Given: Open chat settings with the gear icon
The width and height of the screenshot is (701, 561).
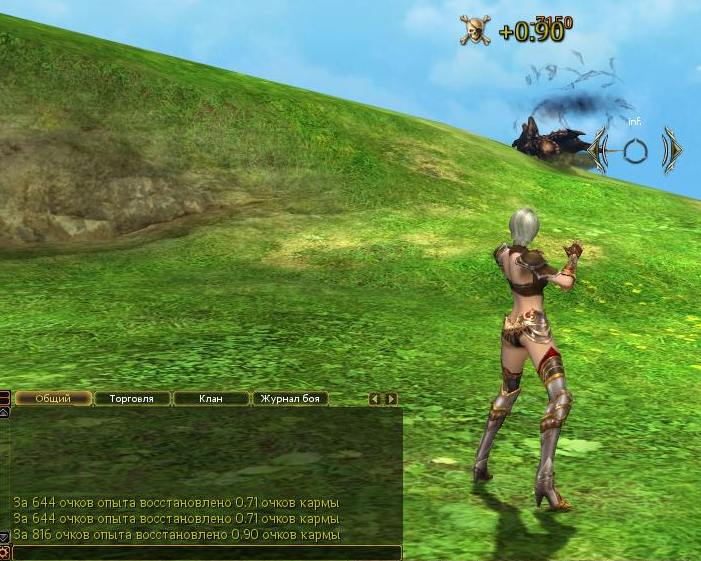Looking at the screenshot, I should pyautogui.click(x=5, y=552).
